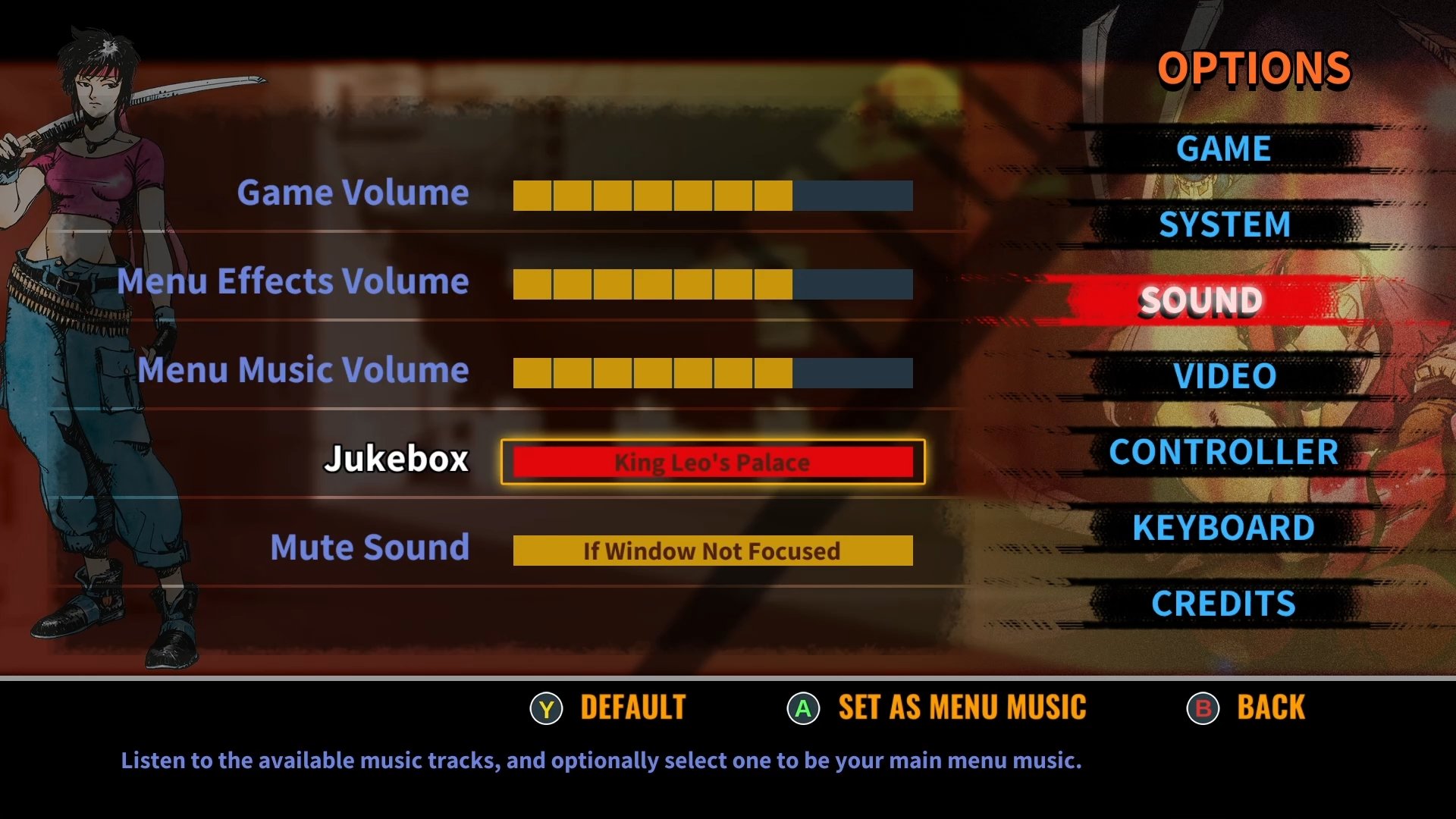1456x819 pixels.
Task: View the Credits entry
Action: pyautogui.click(x=1223, y=604)
